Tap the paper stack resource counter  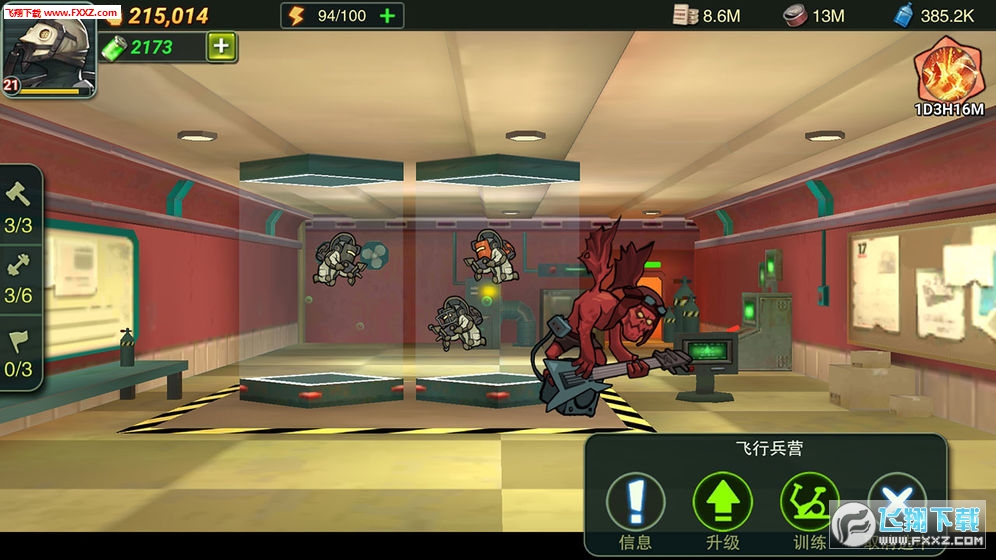click(706, 15)
